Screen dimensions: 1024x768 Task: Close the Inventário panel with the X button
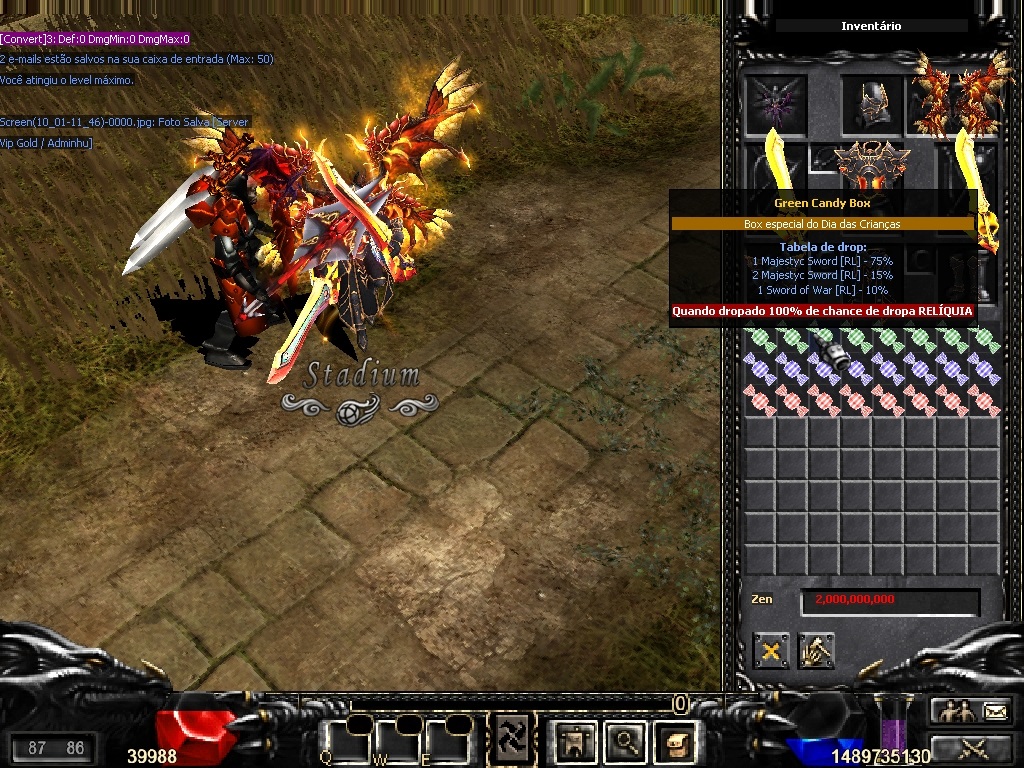tap(771, 651)
